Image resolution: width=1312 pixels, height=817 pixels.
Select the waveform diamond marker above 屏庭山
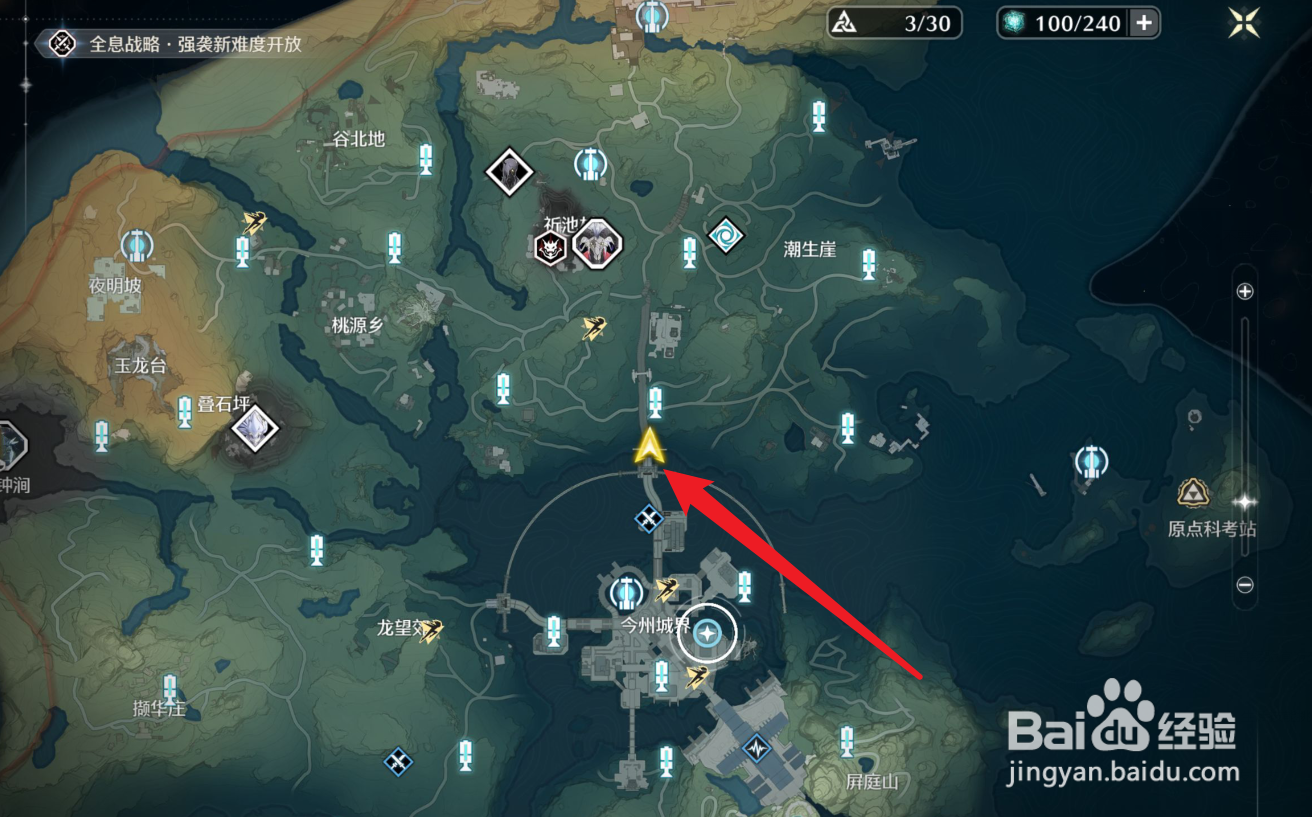pos(757,746)
